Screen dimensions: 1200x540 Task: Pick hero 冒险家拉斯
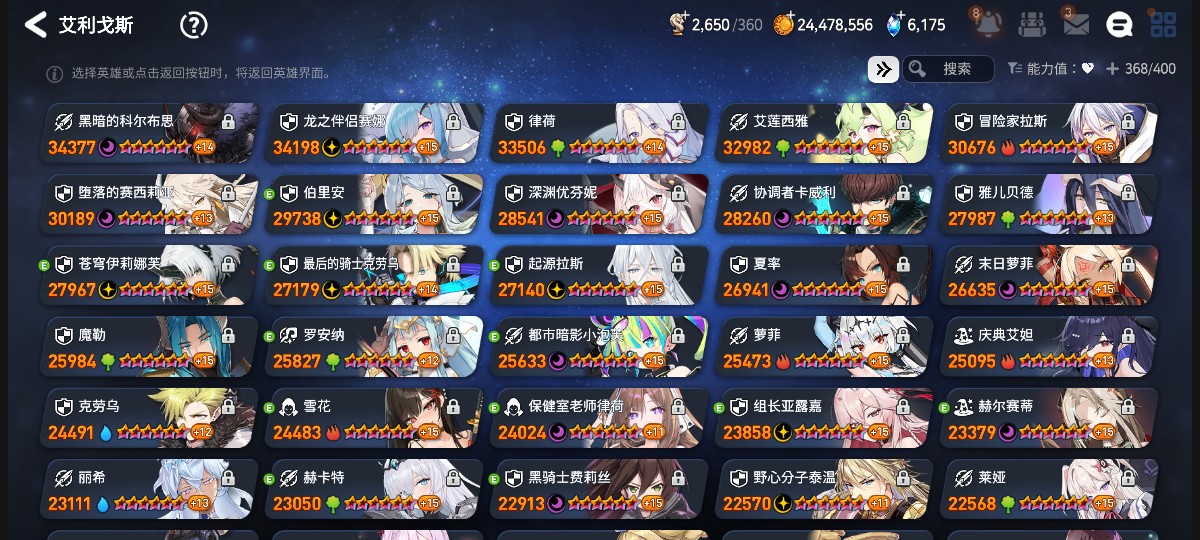coord(1050,133)
